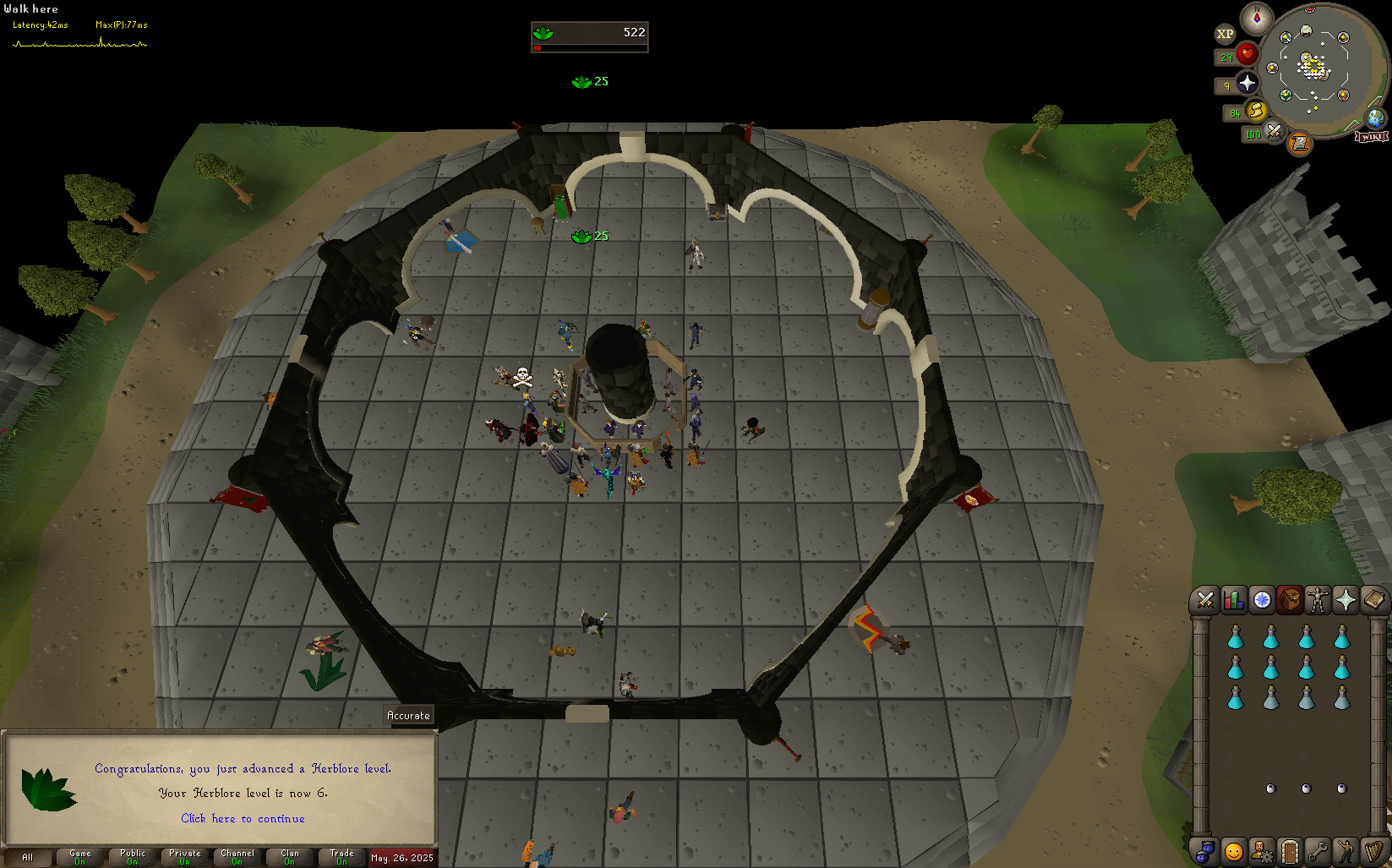Open the Settings wrench tab

tap(1317, 851)
